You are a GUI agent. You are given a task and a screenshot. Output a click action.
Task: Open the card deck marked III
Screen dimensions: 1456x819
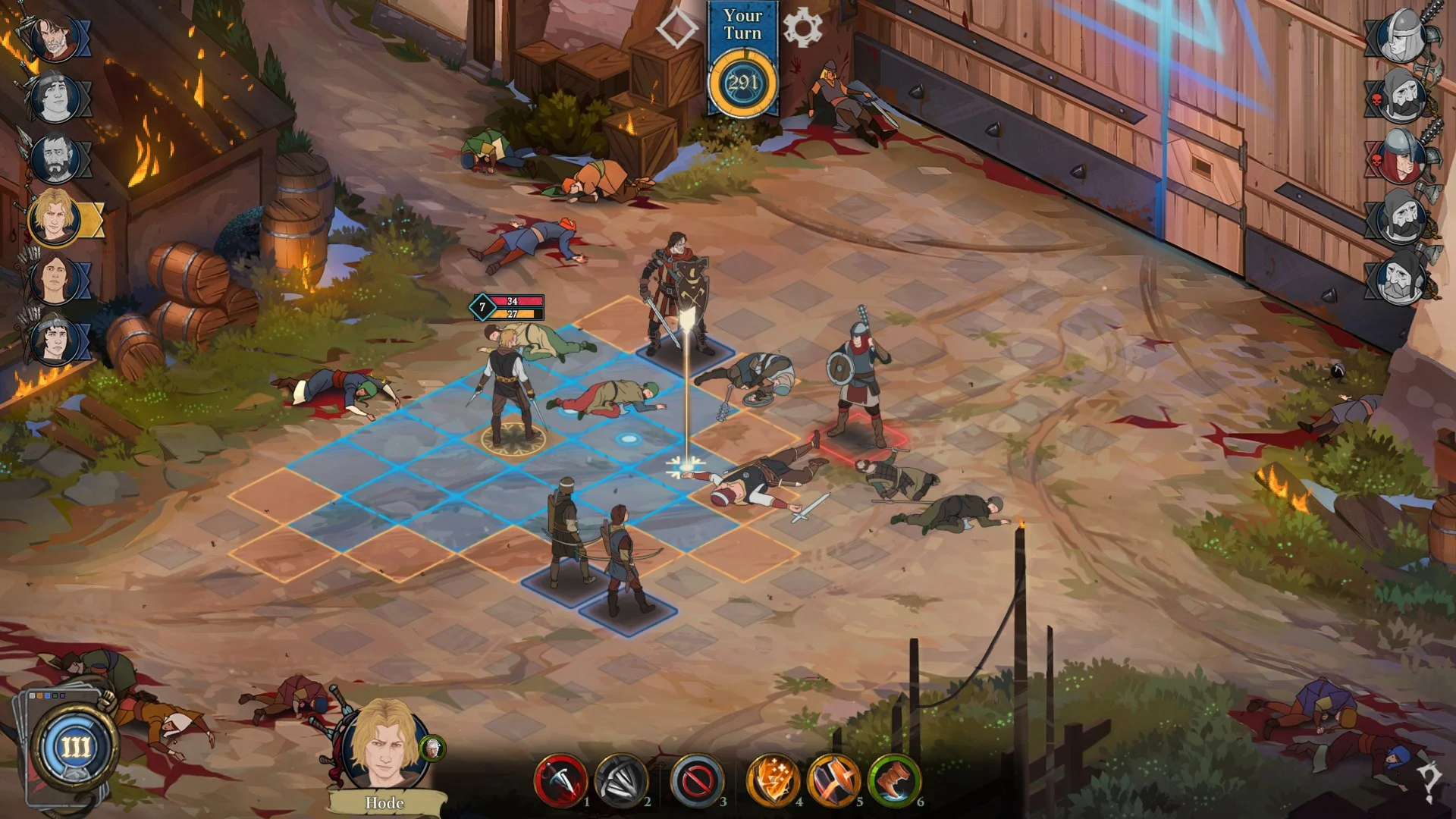(74, 747)
